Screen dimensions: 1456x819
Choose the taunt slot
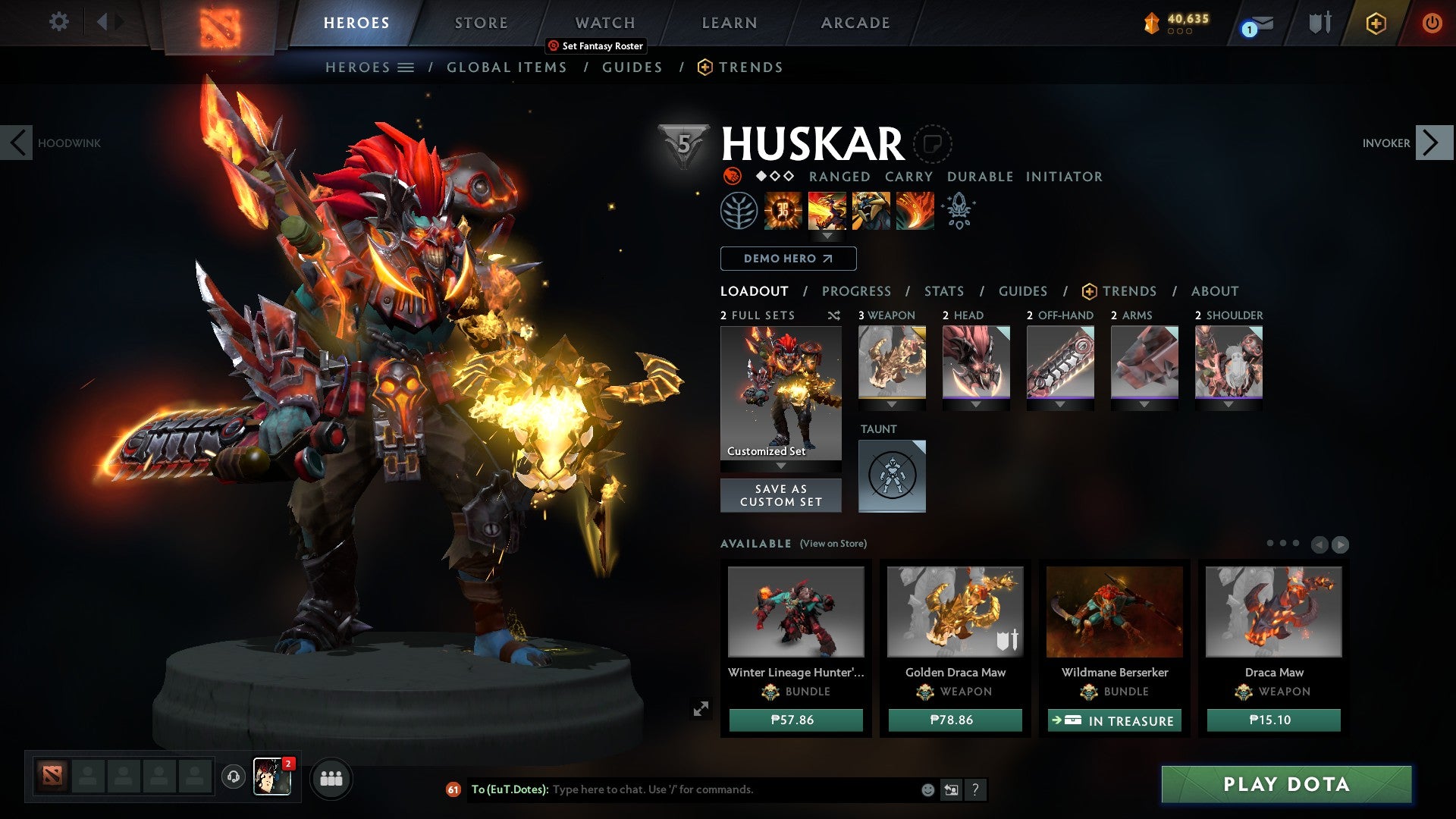(892, 475)
